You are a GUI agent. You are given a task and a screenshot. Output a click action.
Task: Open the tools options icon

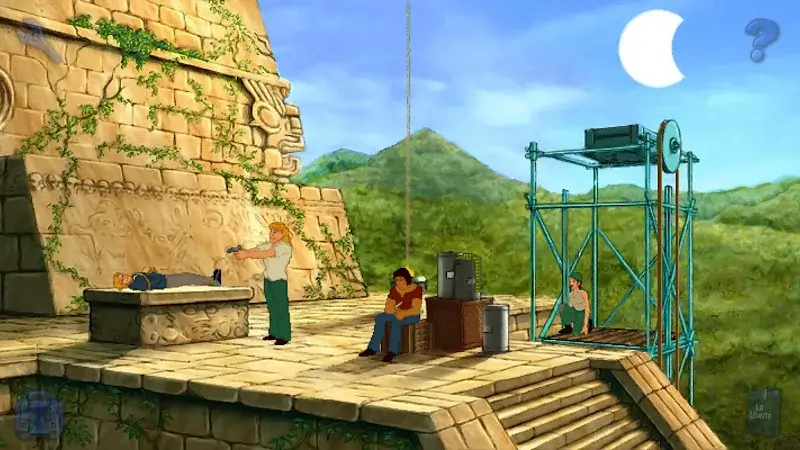[40, 37]
